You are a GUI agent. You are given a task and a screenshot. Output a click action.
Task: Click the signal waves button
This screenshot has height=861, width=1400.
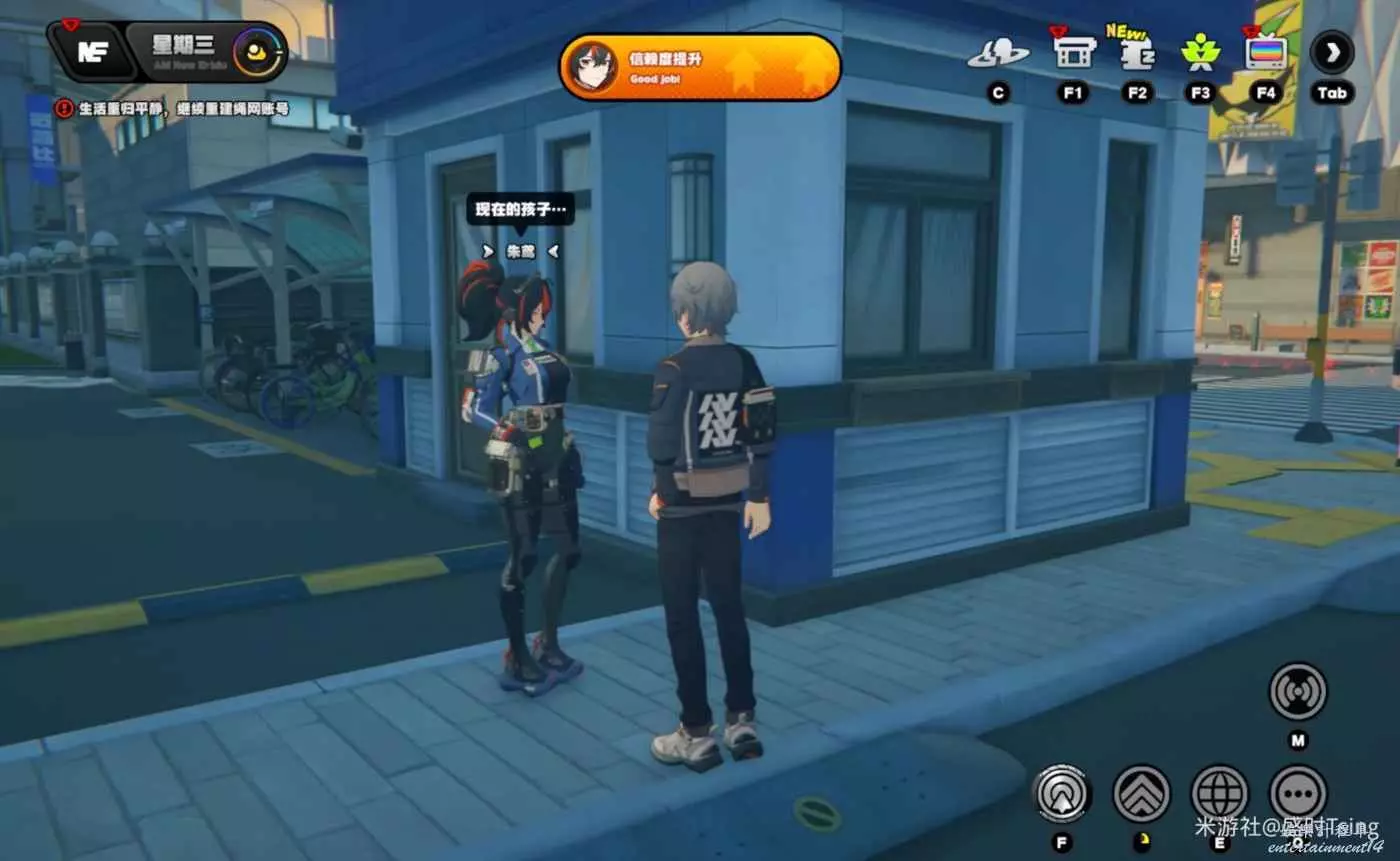[1297, 691]
